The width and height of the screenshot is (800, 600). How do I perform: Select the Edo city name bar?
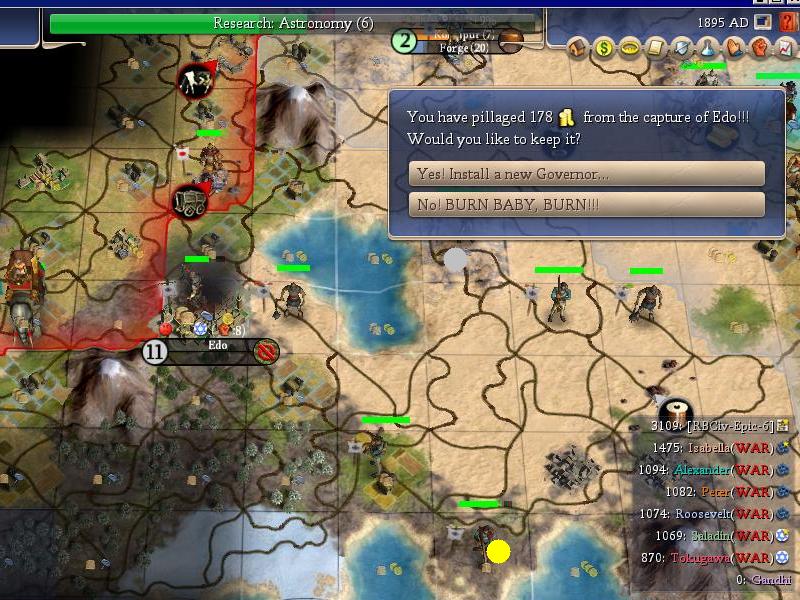[217, 347]
